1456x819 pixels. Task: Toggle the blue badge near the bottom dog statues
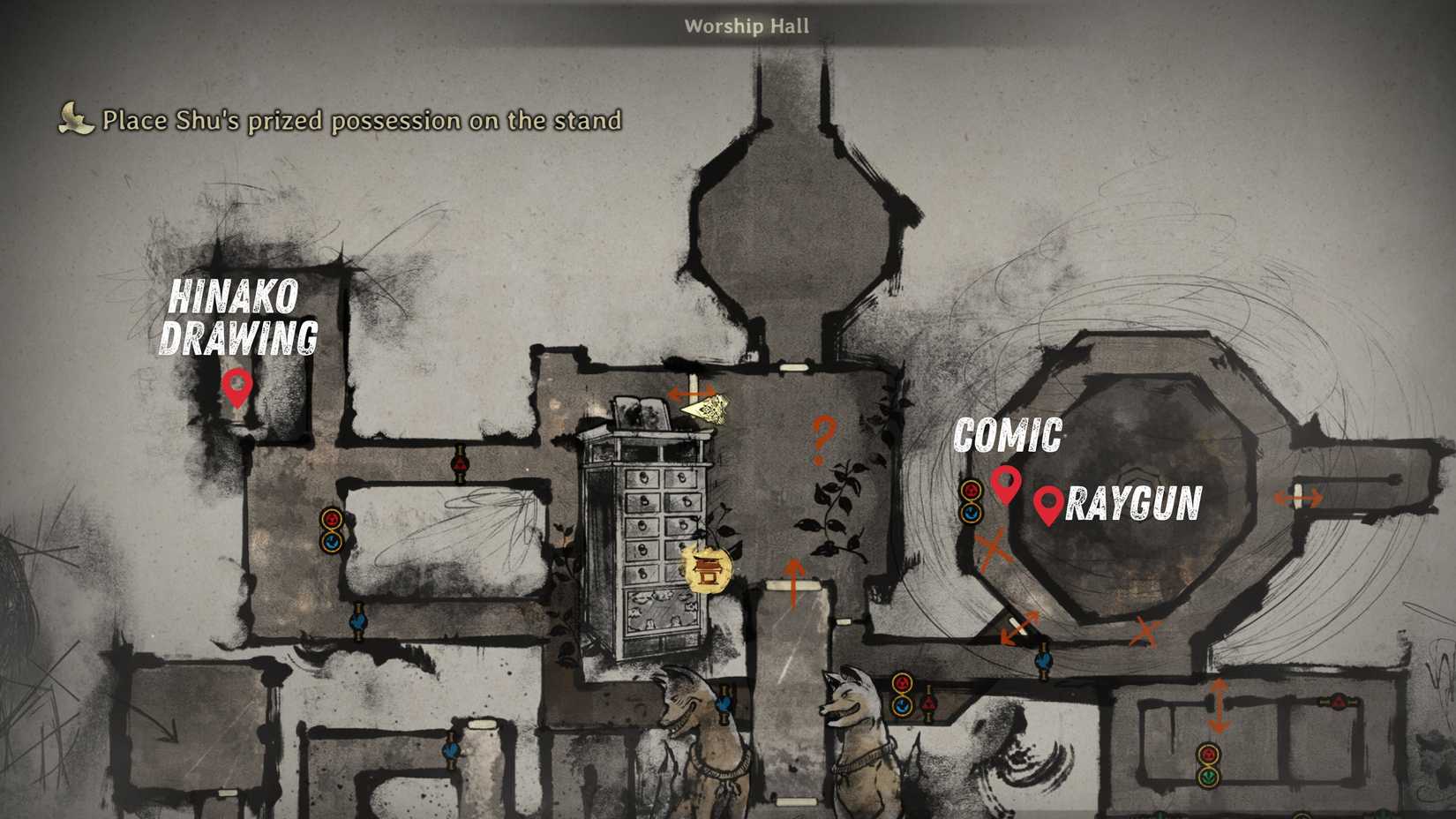click(902, 705)
